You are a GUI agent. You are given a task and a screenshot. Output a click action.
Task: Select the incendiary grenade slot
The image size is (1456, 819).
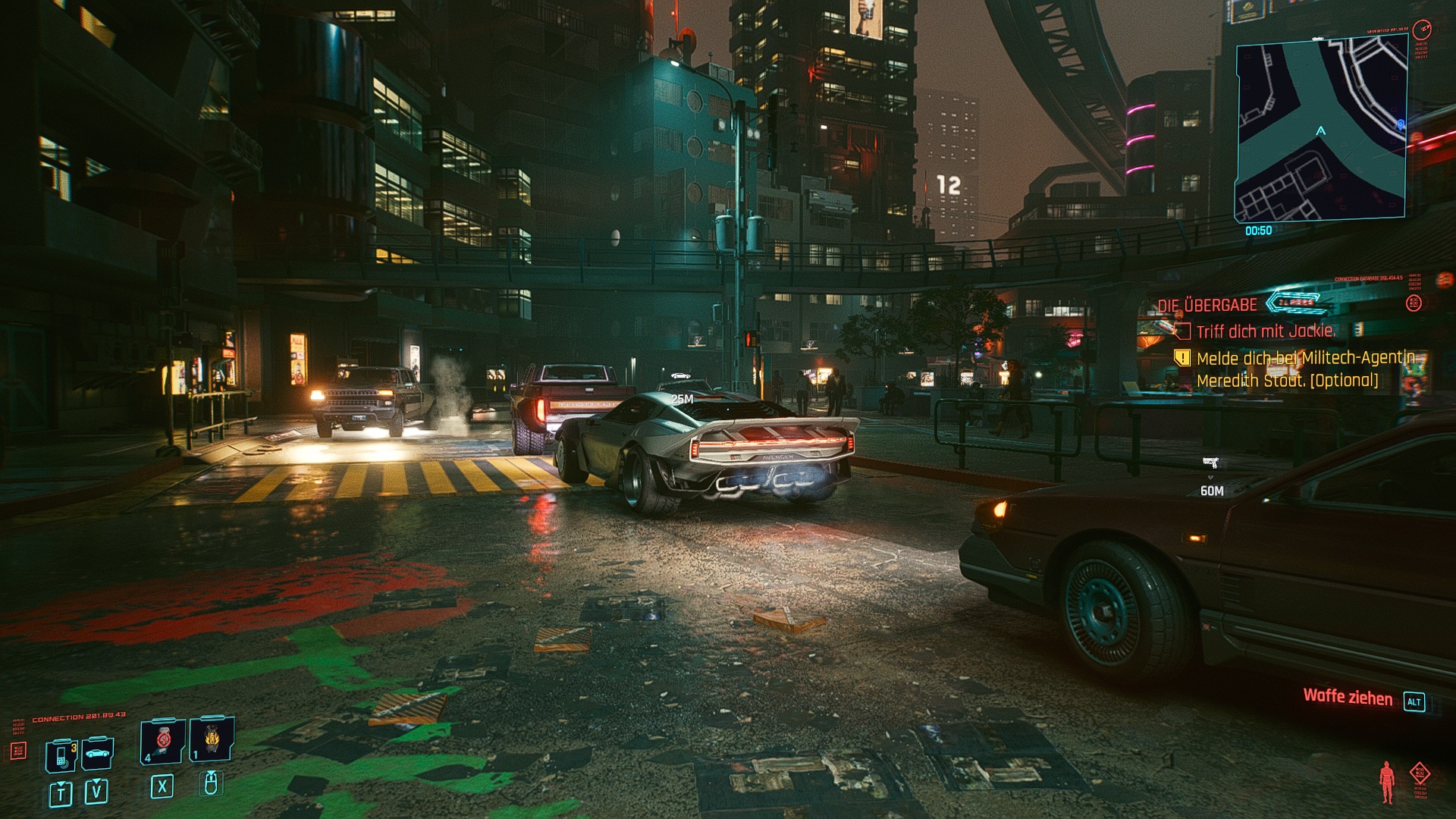[211, 739]
